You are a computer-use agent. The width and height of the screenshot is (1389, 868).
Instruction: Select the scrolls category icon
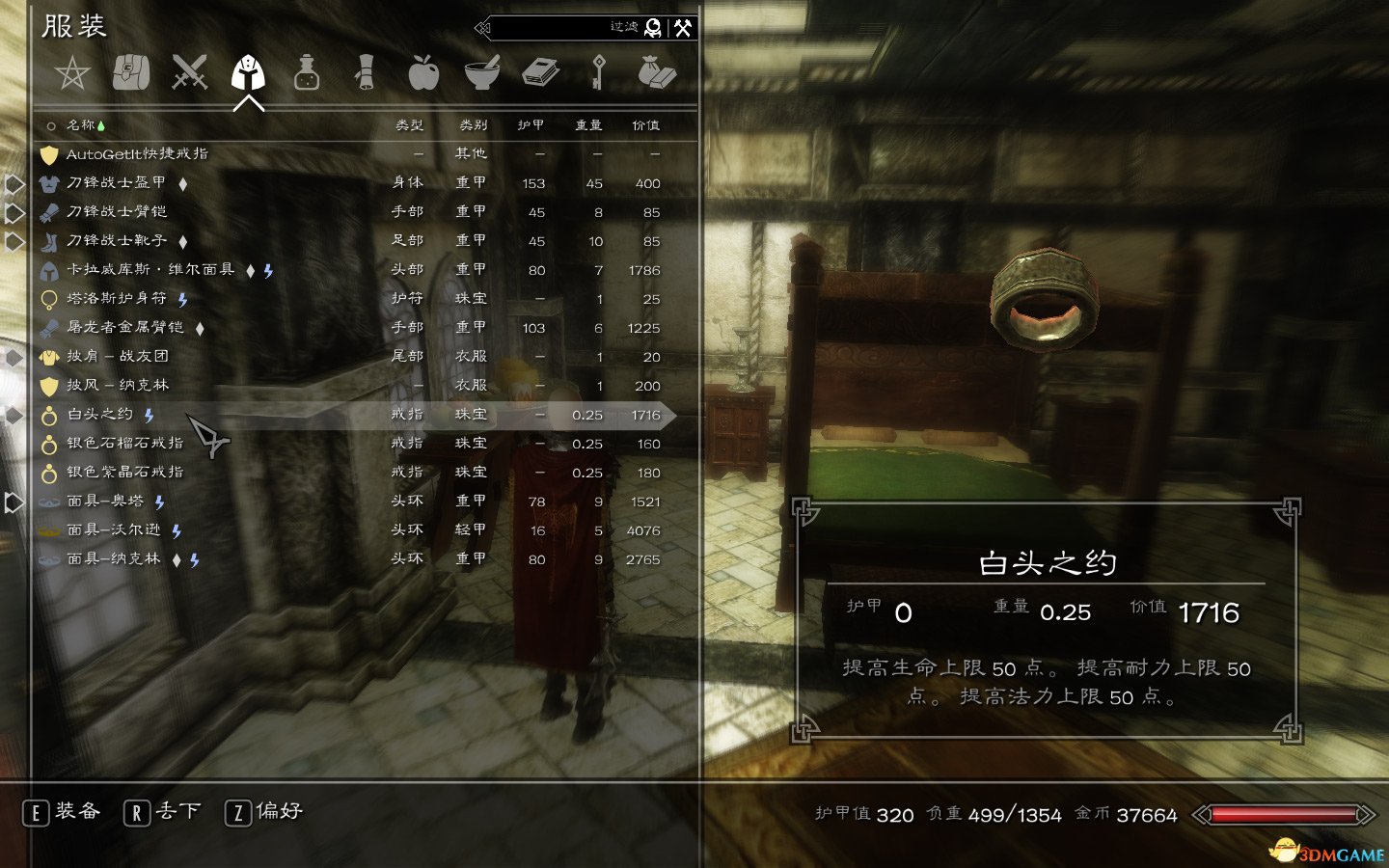366,71
